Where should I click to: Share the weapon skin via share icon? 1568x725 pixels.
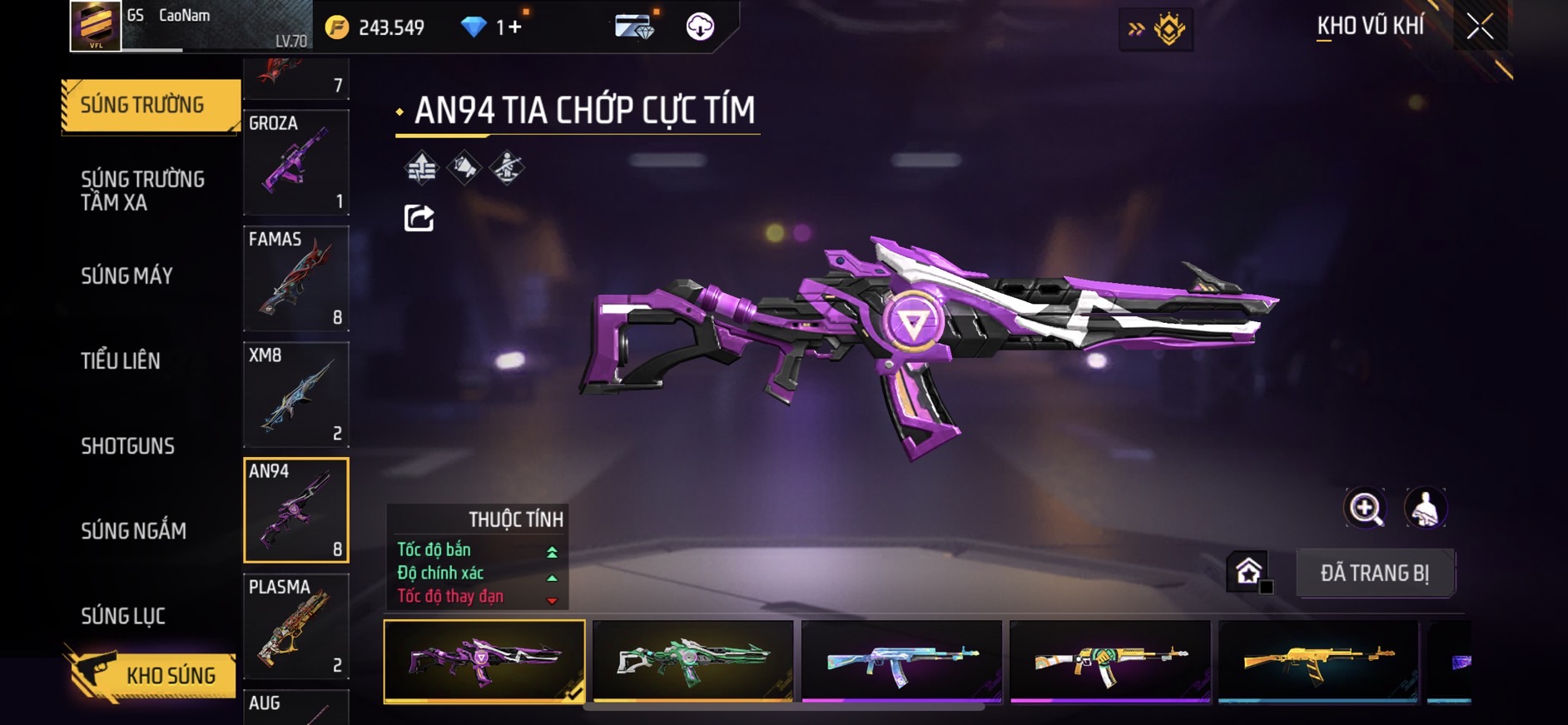coord(419,218)
